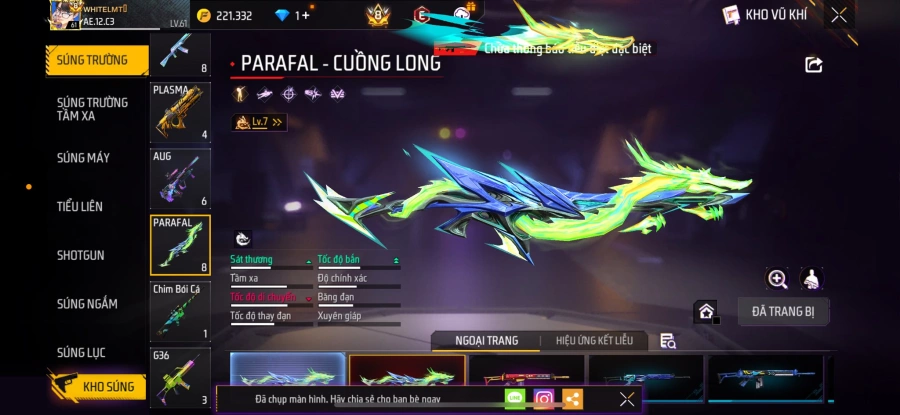Choose the Chim Bói Cá weapon tile
Viewport: 900px width, 415px height.
(180, 310)
